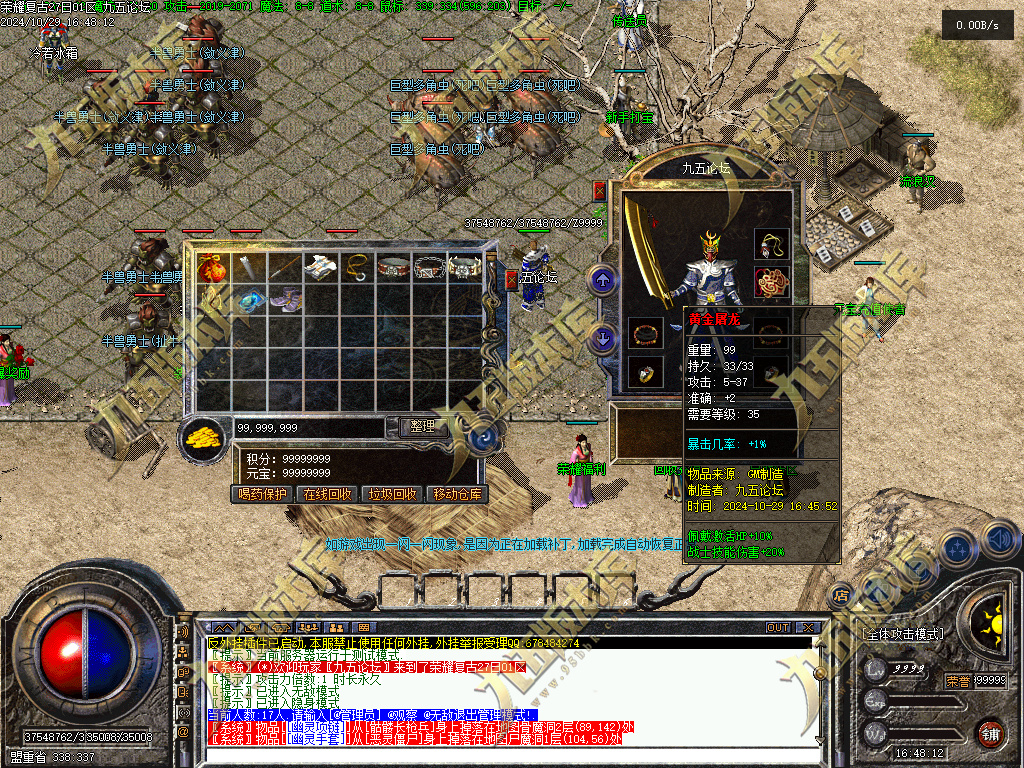Image resolution: width=1024 pixels, height=768 pixels.
Task: Click the 整理 sort button in the bag
Action: [x=422, y=426]
